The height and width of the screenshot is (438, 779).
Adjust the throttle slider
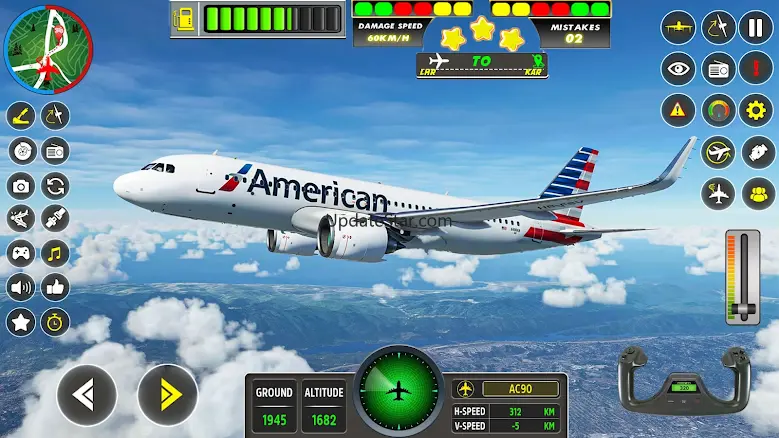(x=743, y=275)
